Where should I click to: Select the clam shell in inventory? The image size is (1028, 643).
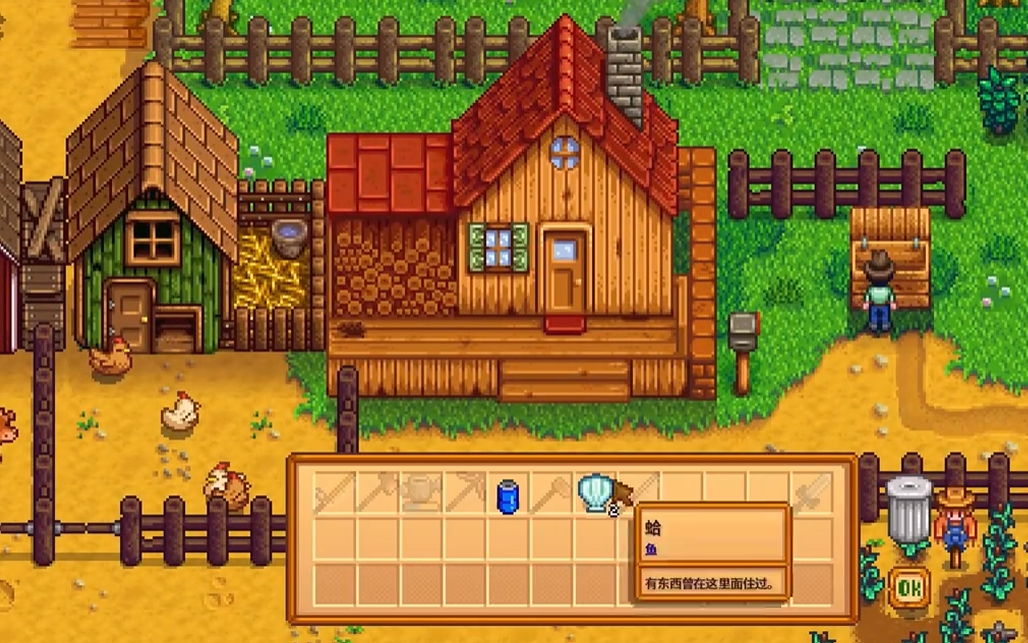(595, 493)
